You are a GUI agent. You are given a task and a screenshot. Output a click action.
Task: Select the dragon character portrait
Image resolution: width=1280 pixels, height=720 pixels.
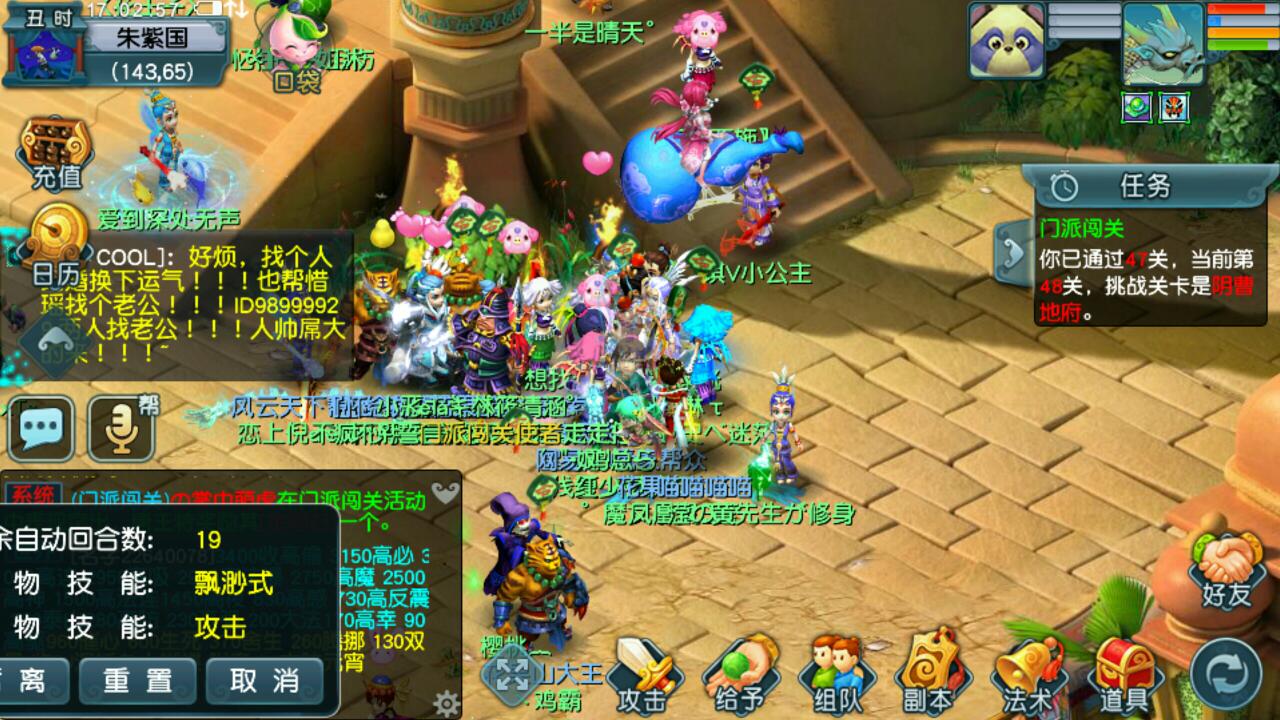pos(1162,40)
